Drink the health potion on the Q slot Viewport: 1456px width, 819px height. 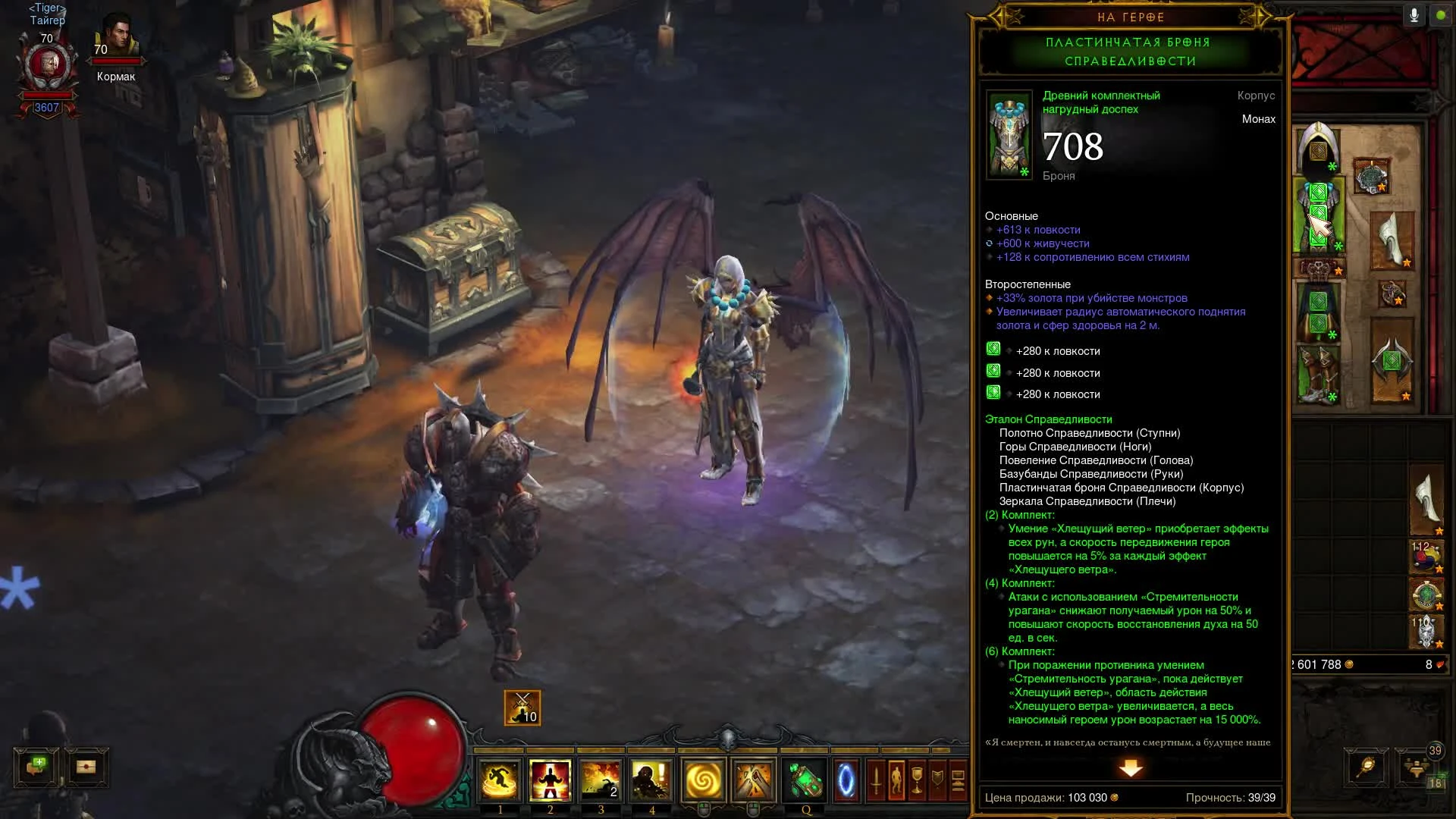point(803,779)
